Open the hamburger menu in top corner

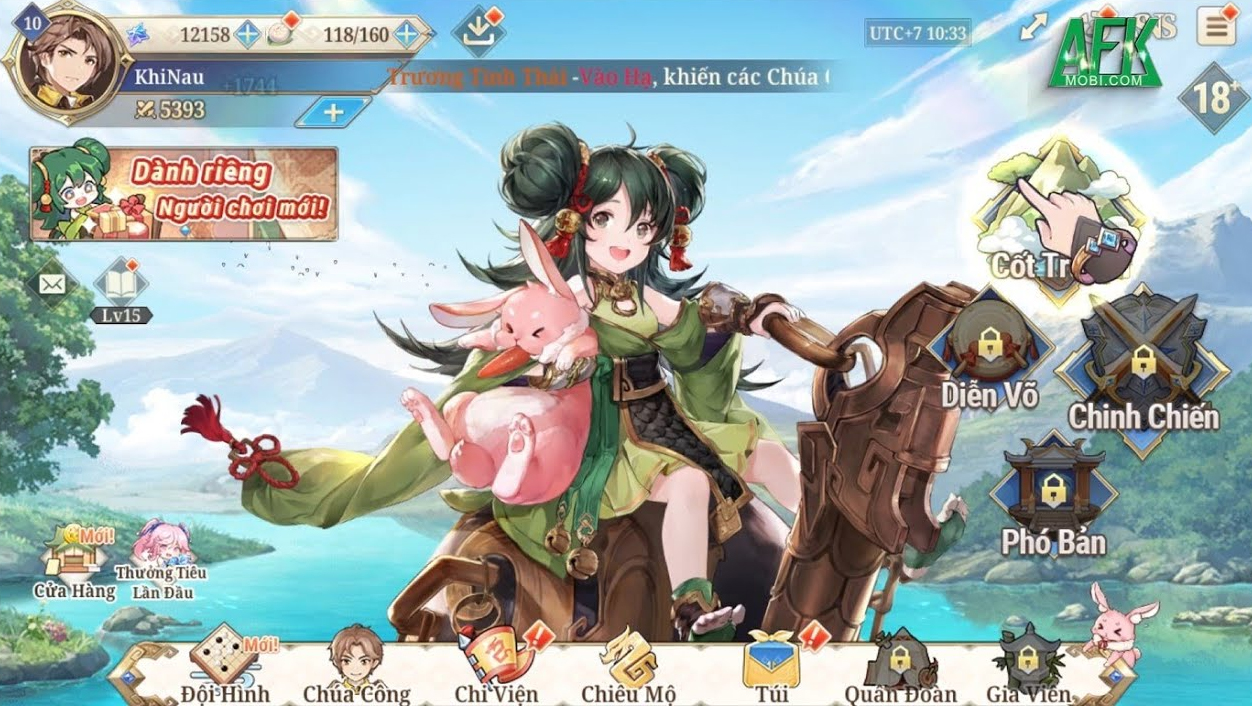1217,28
